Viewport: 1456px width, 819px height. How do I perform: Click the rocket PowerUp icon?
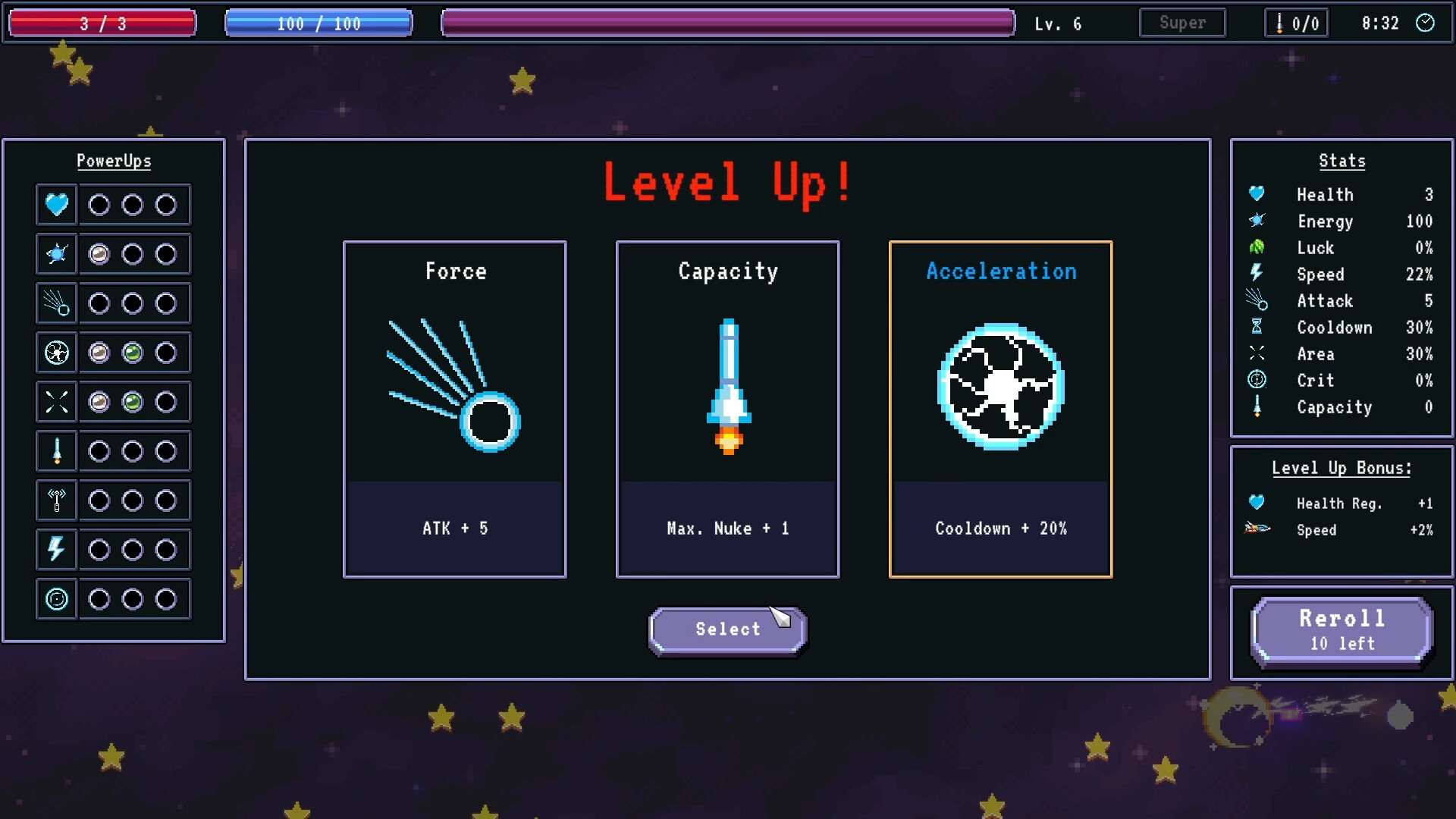[x=57, y=451]
